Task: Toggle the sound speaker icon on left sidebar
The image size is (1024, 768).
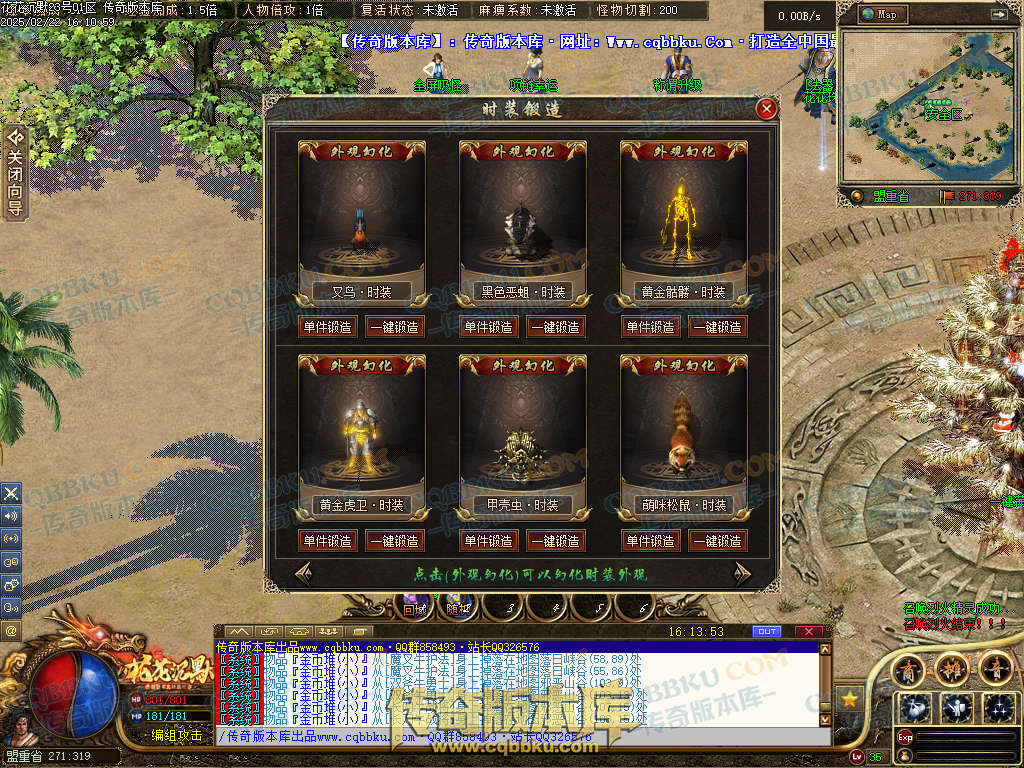Action: pos(11,516)
